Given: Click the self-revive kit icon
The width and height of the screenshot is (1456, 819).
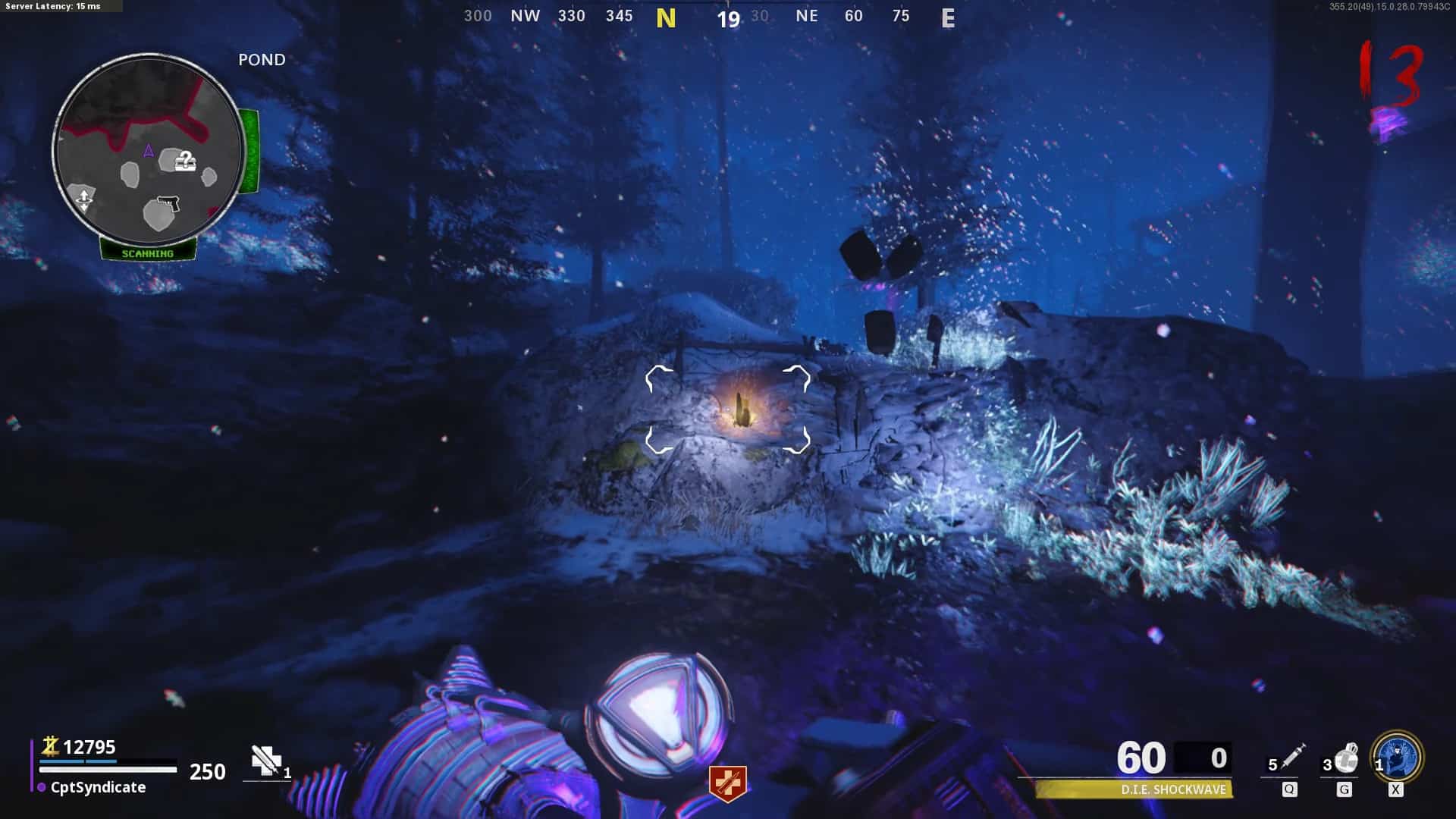Looking at the screenshot, I should coord(266,761).
